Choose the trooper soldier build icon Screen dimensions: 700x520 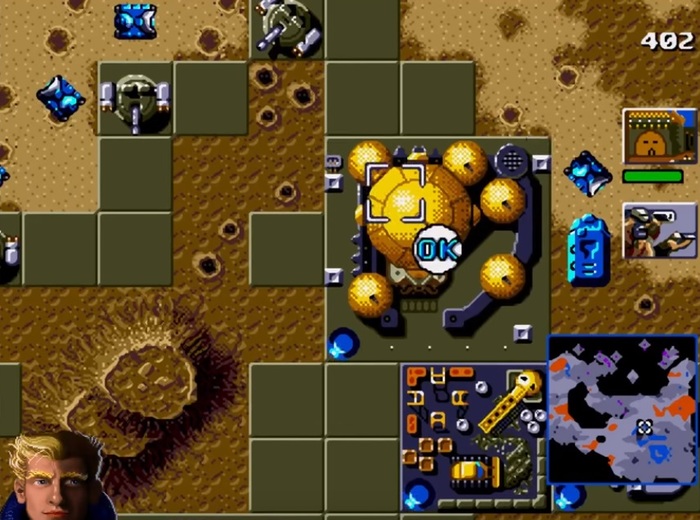[x=658, y=231]
